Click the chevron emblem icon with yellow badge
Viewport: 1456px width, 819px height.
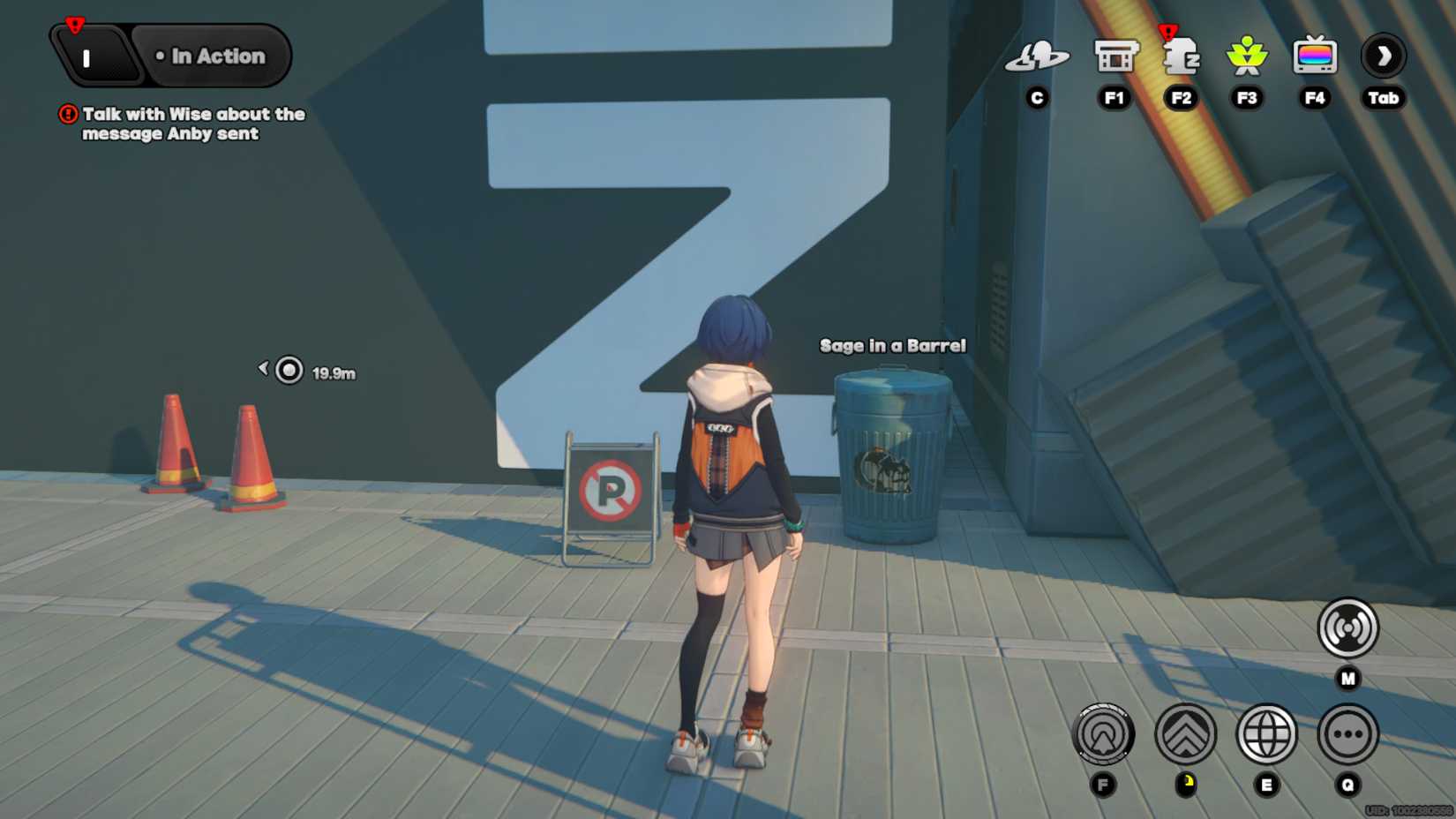tap(1187, 733)
